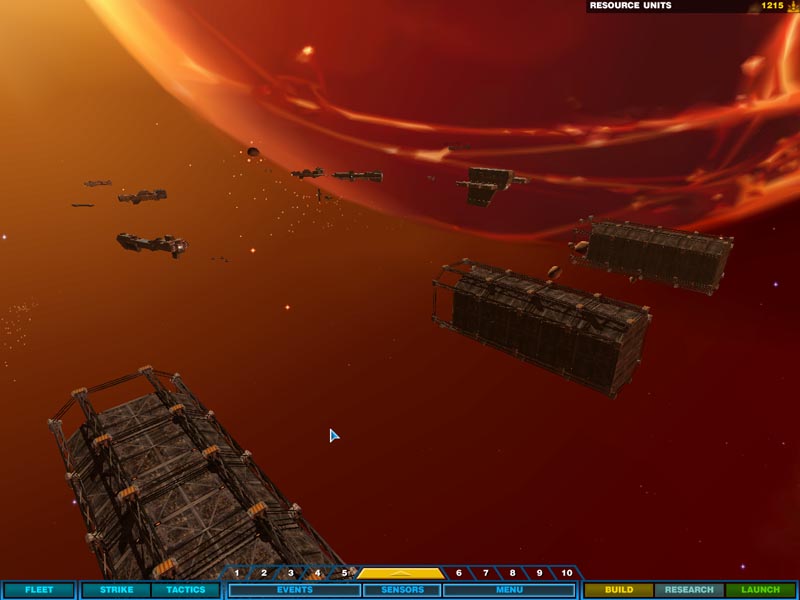Viewport: 800px width, 600px height.
Task: Choose control group 3
Action: (x=291, y=573)
